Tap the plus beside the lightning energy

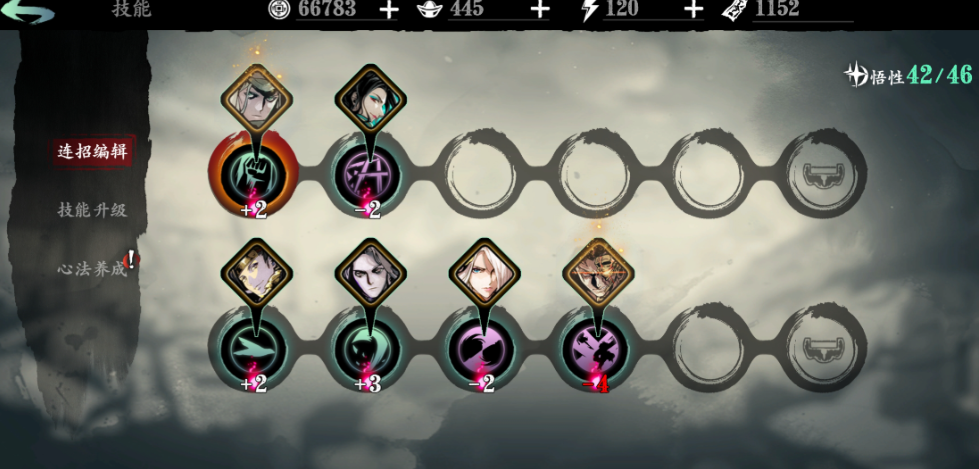coord(693,10)
